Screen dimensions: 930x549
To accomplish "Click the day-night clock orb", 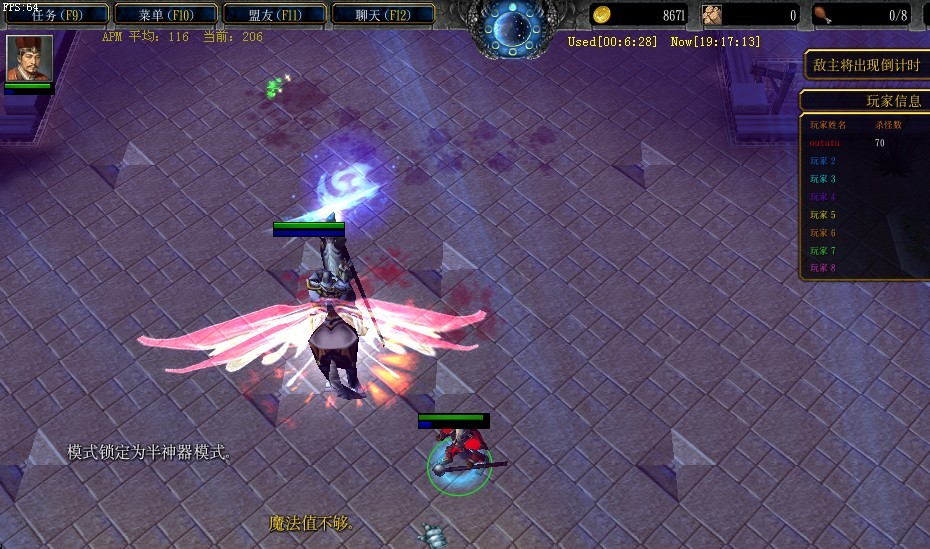I will point(516,27).
